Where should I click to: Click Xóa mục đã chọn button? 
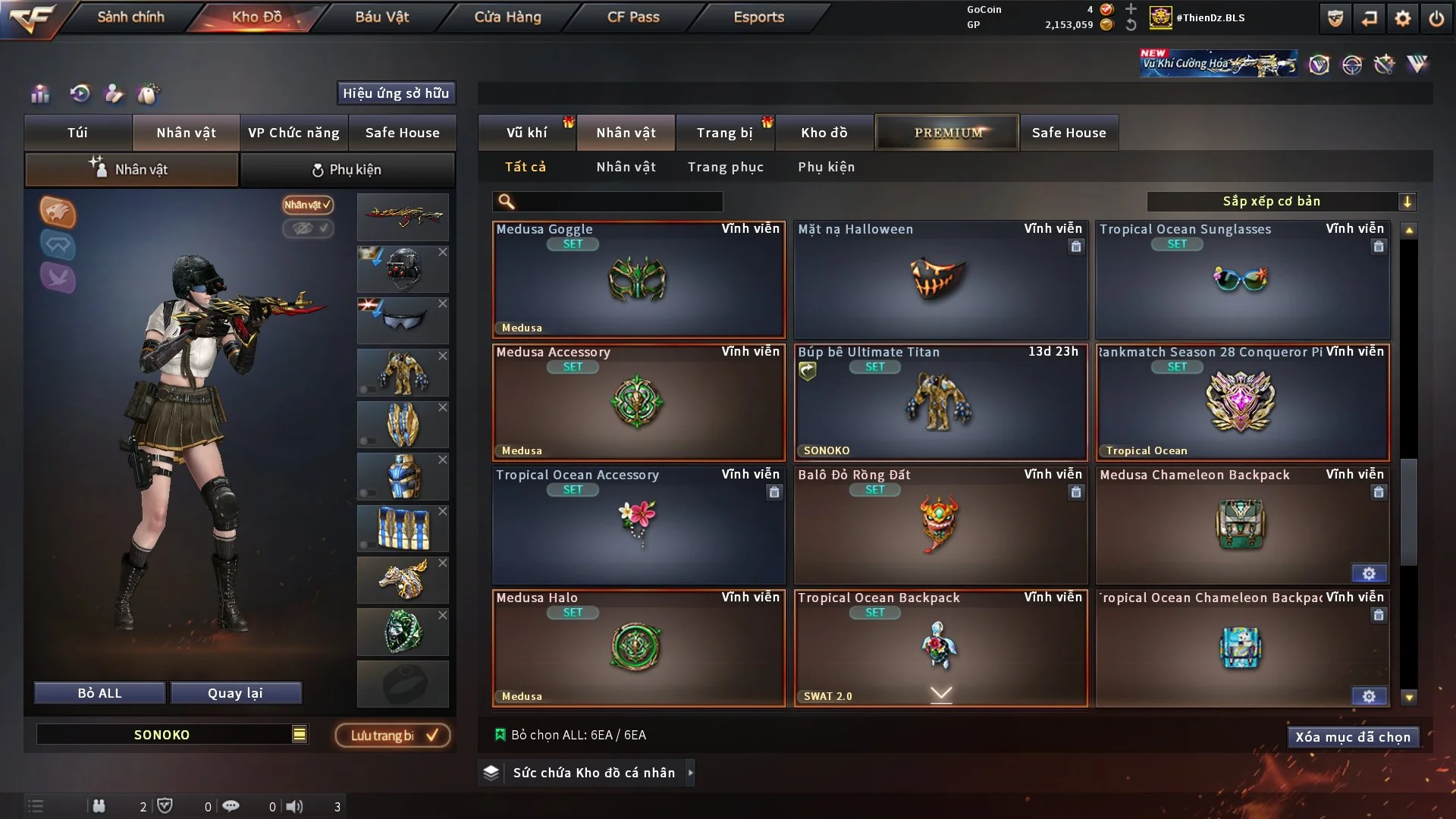(1352, 737)
